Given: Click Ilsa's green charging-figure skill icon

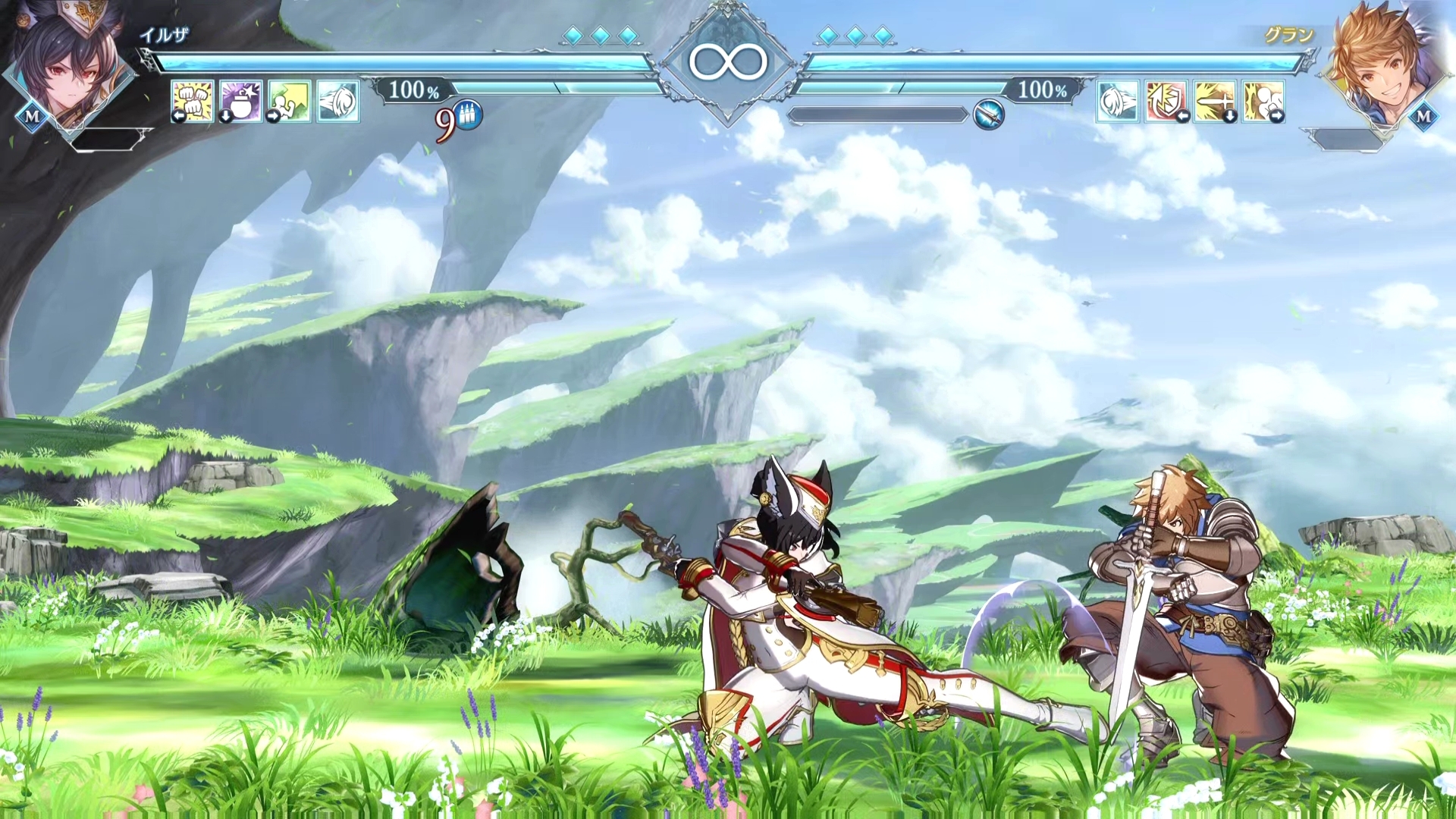Looking at the screenshot, I should pos(289,100).
